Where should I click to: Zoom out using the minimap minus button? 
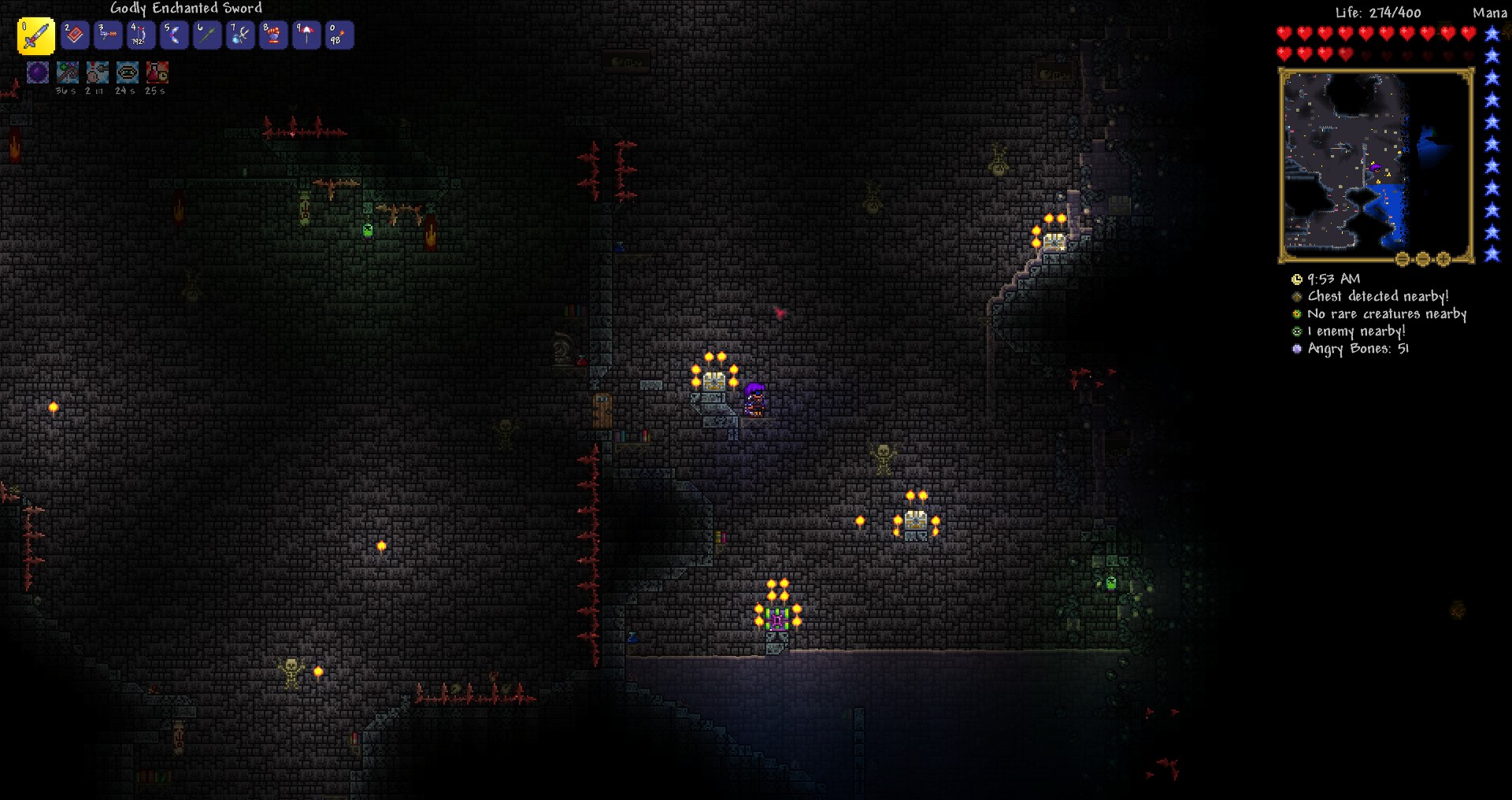click(1422, 258)
